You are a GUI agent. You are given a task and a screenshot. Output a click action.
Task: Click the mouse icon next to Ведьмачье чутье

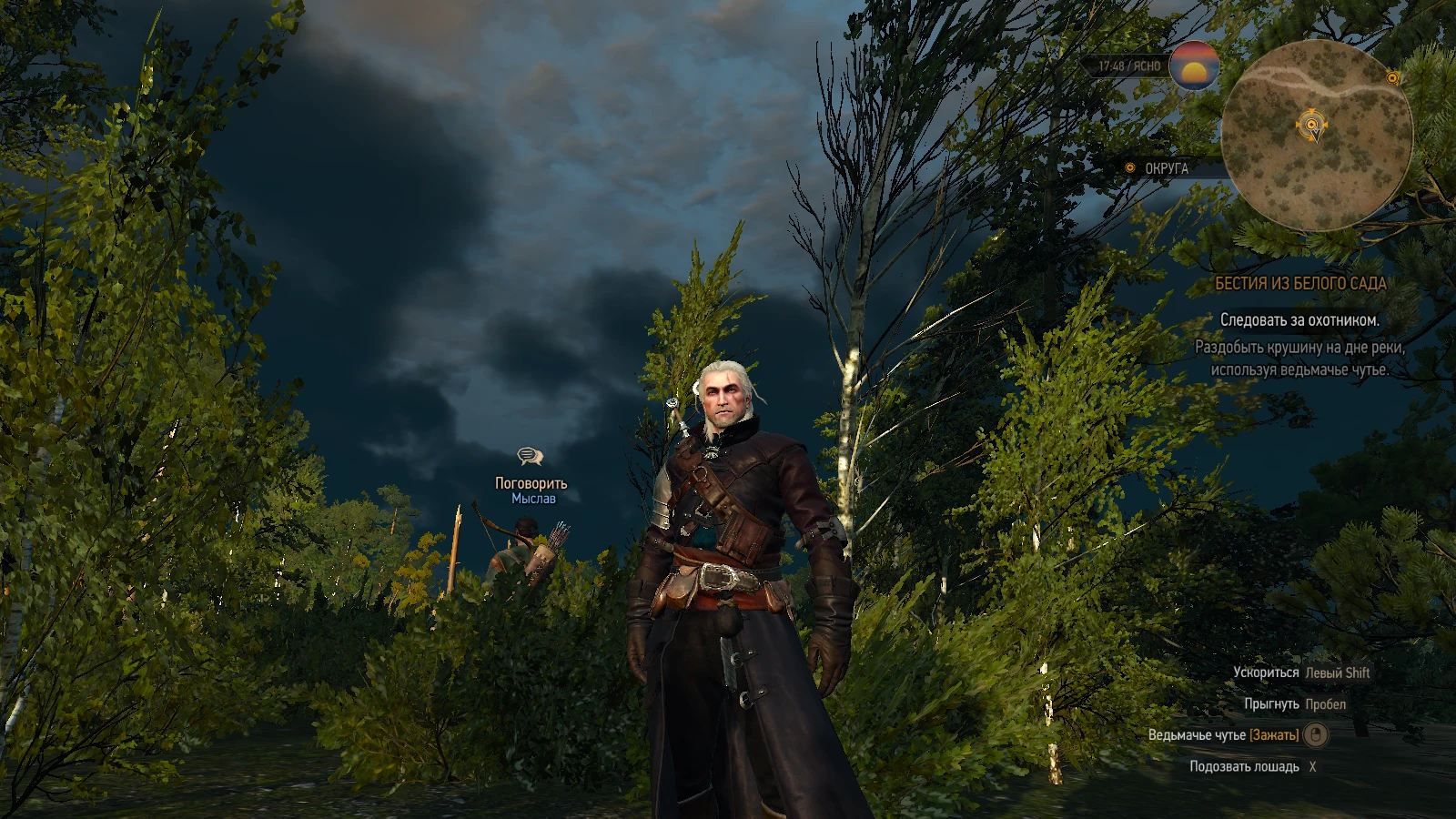(x=1316, y=736)
